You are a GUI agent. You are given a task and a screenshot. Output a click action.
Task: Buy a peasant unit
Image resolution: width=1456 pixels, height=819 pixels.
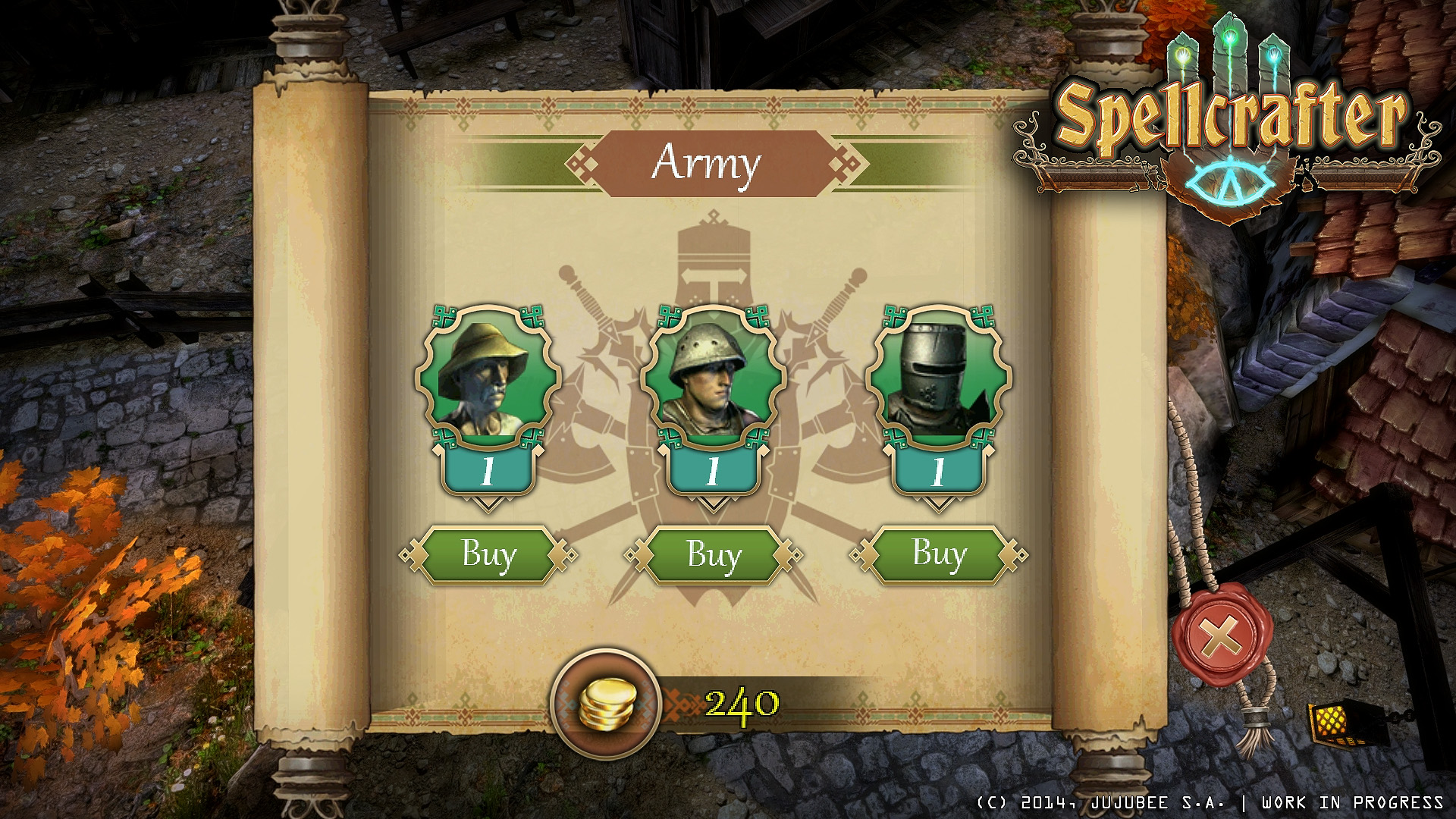coord(488,555)
